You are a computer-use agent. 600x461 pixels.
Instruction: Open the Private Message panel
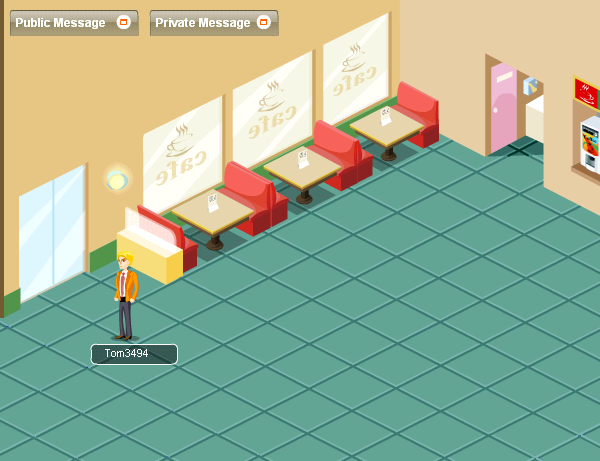tap(202, 23)
